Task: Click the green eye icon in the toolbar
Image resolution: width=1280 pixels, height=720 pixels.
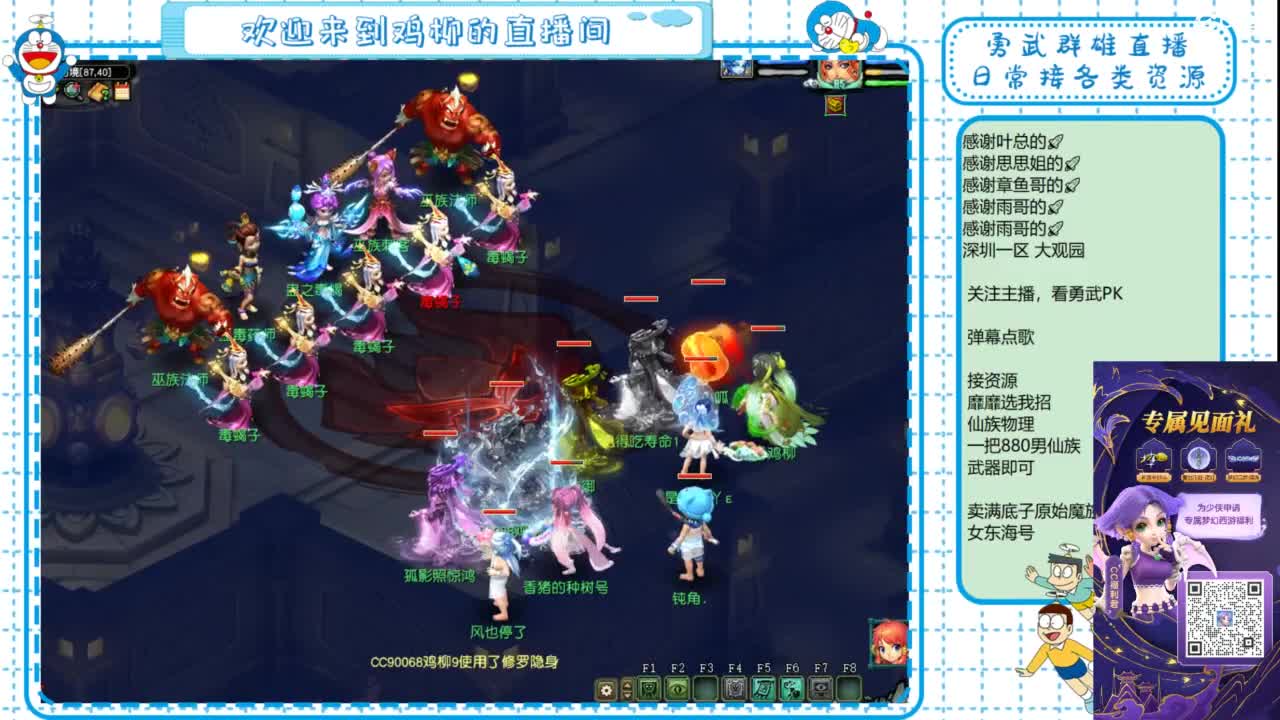Action: (x=676, y=688)
